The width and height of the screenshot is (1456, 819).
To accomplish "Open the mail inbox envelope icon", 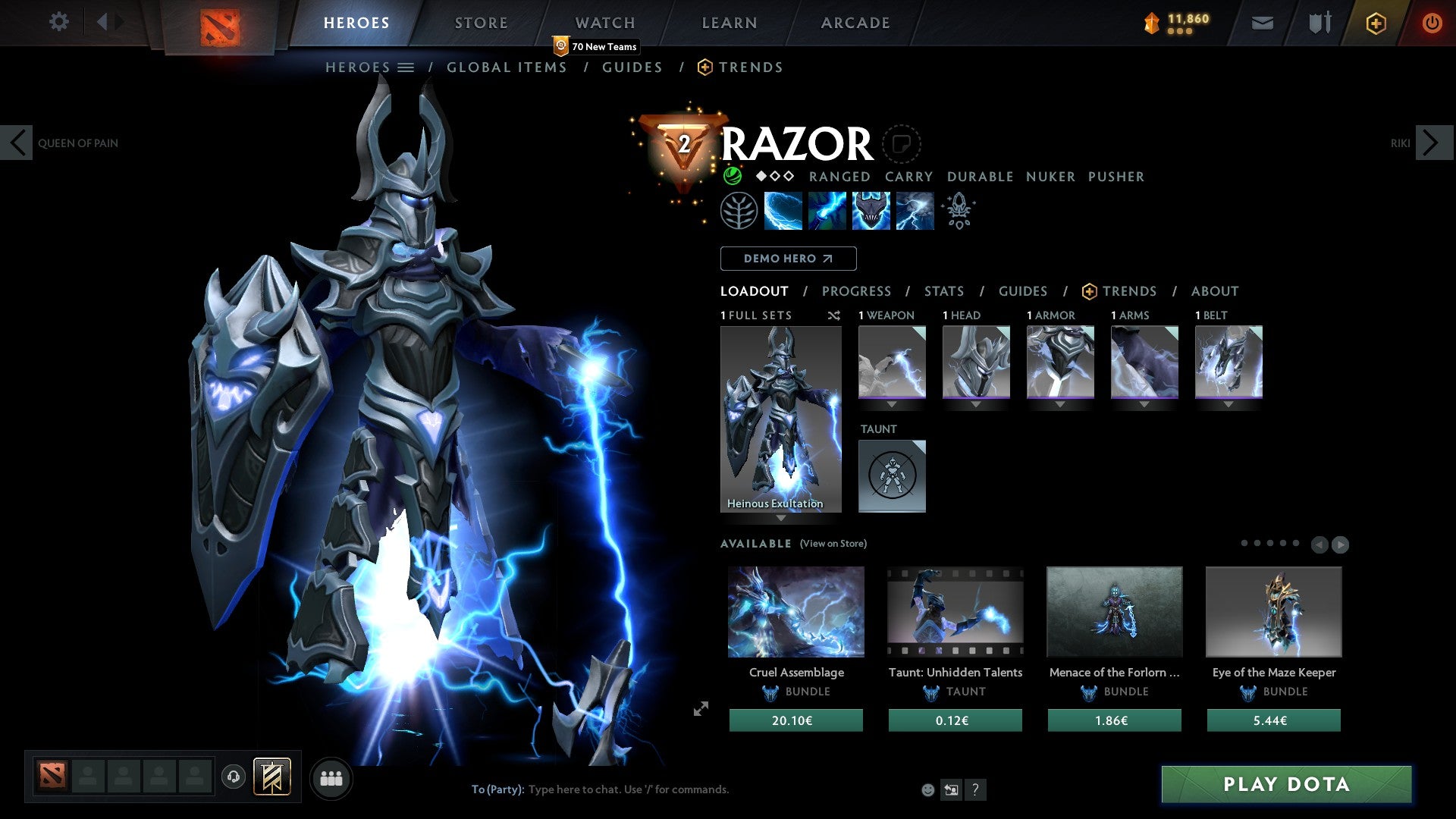I will point(1262,23).
